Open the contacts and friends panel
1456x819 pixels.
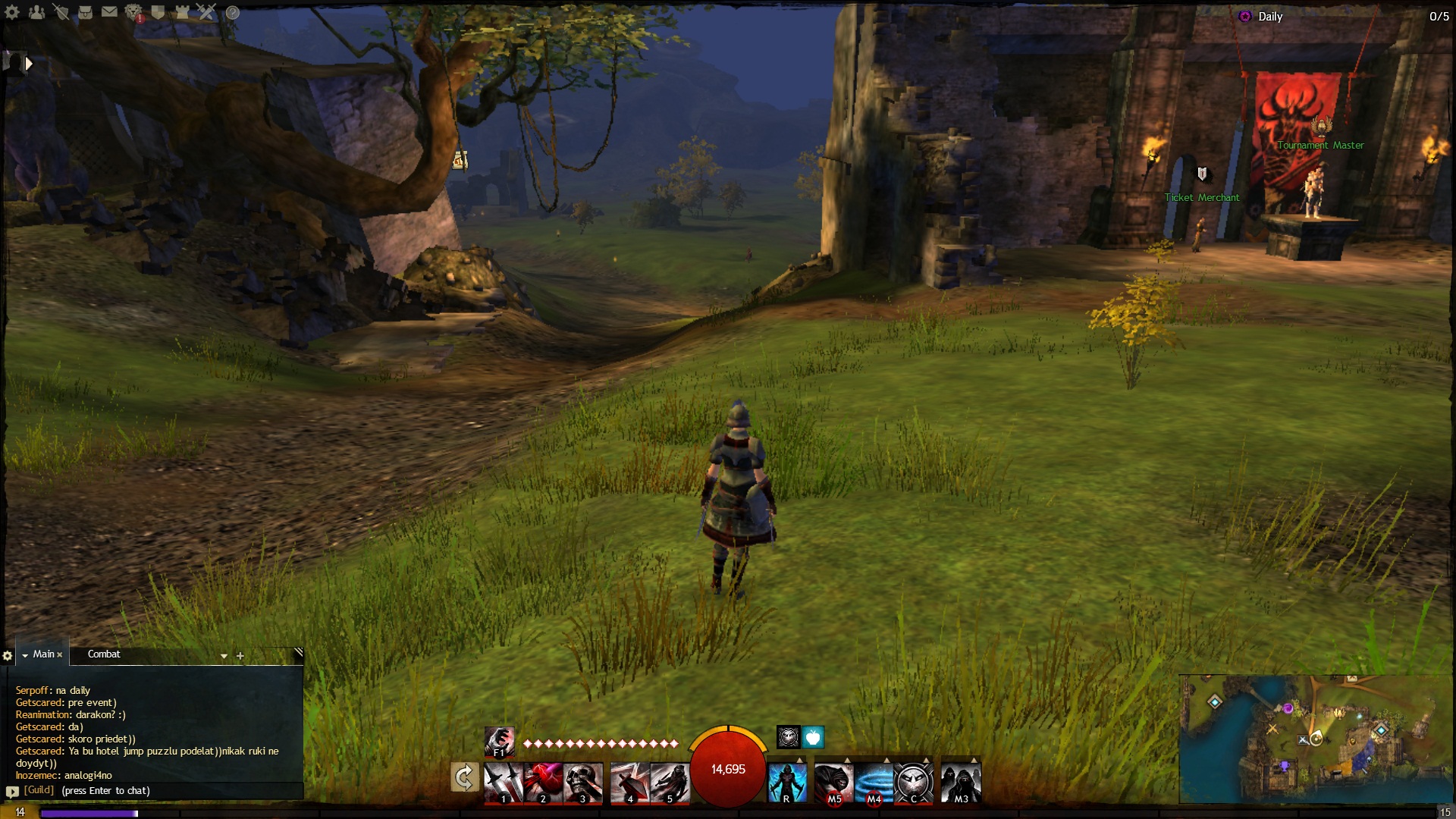coord(36,12)
